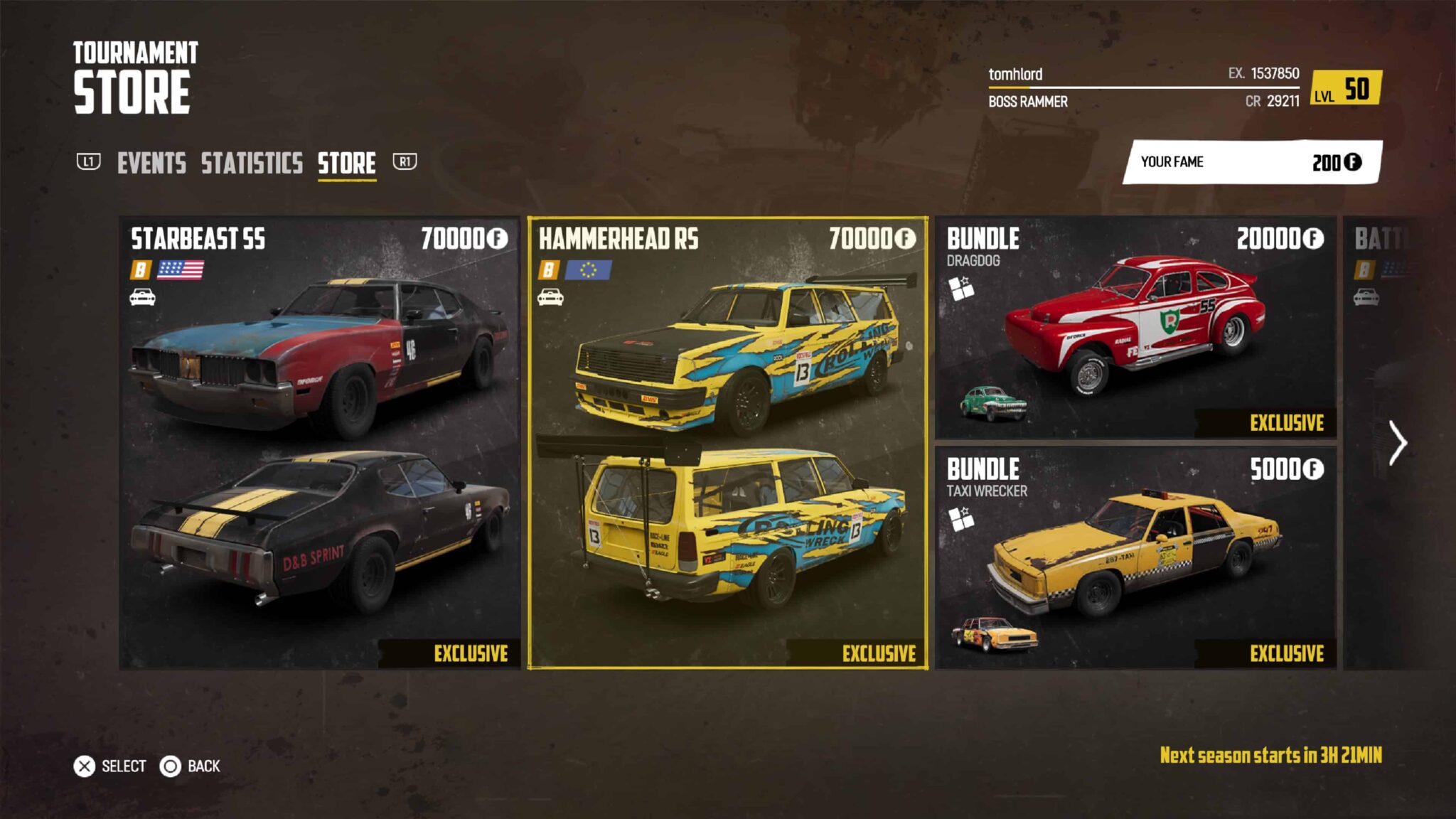Click the B class badge on Hammerhead RS
Image resolution: width=1456 pixels, height=819 pixels.
(550, 271)
